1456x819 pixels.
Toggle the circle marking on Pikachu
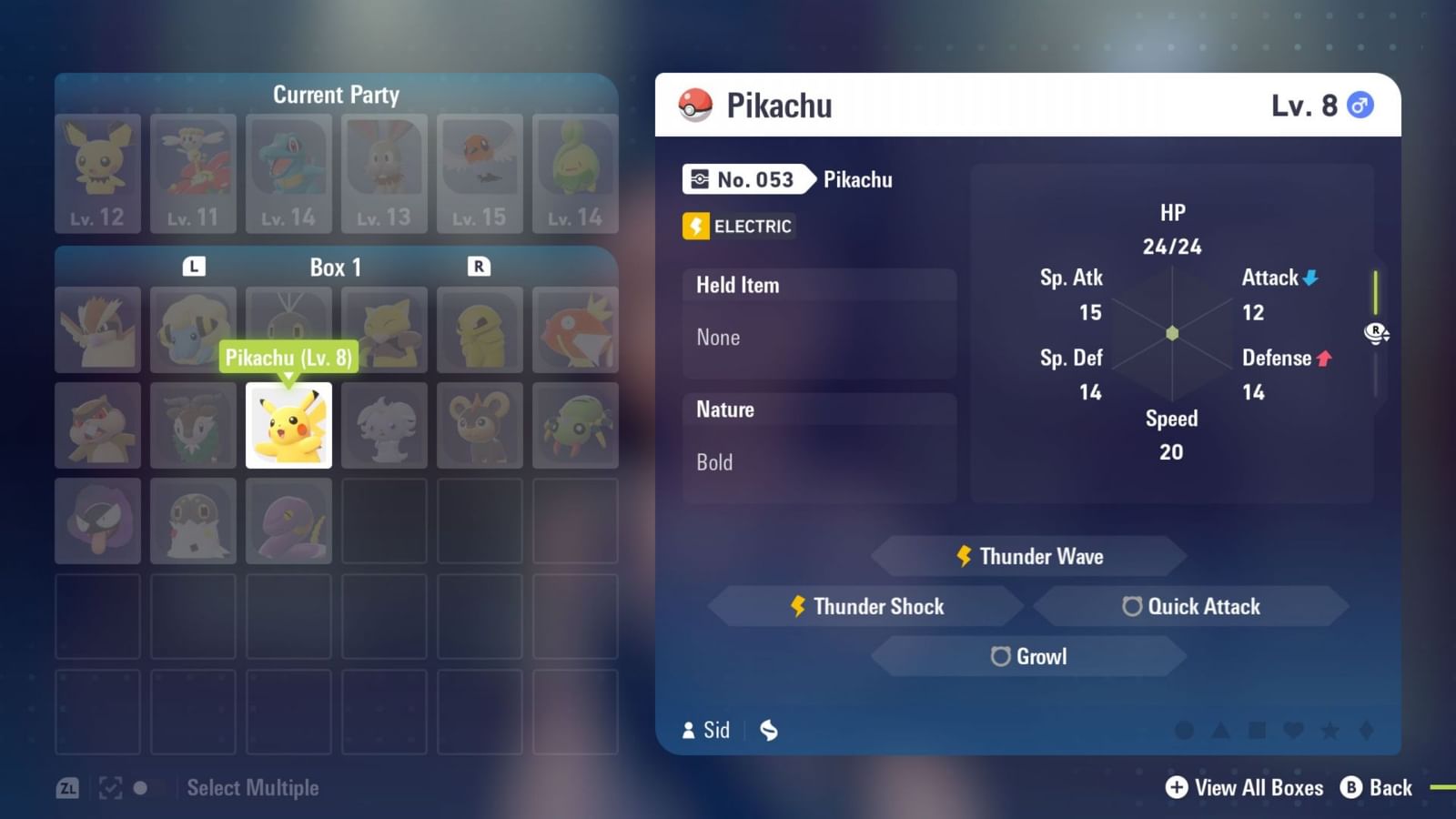[x=1184, y=731]
